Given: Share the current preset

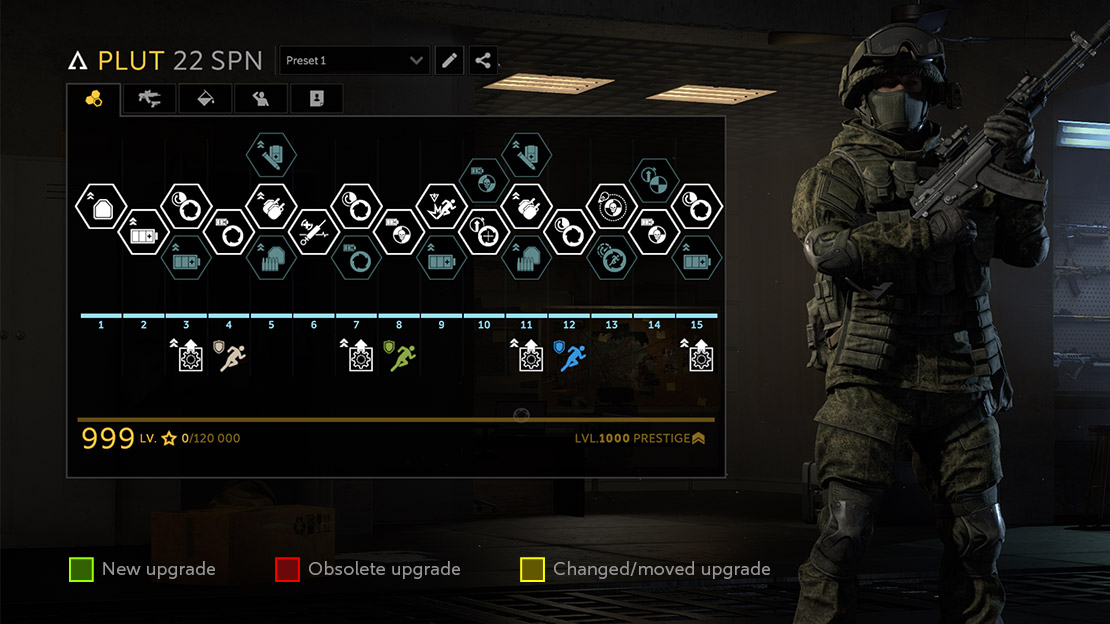Looking at the screenshot, I should coord(483,61).
